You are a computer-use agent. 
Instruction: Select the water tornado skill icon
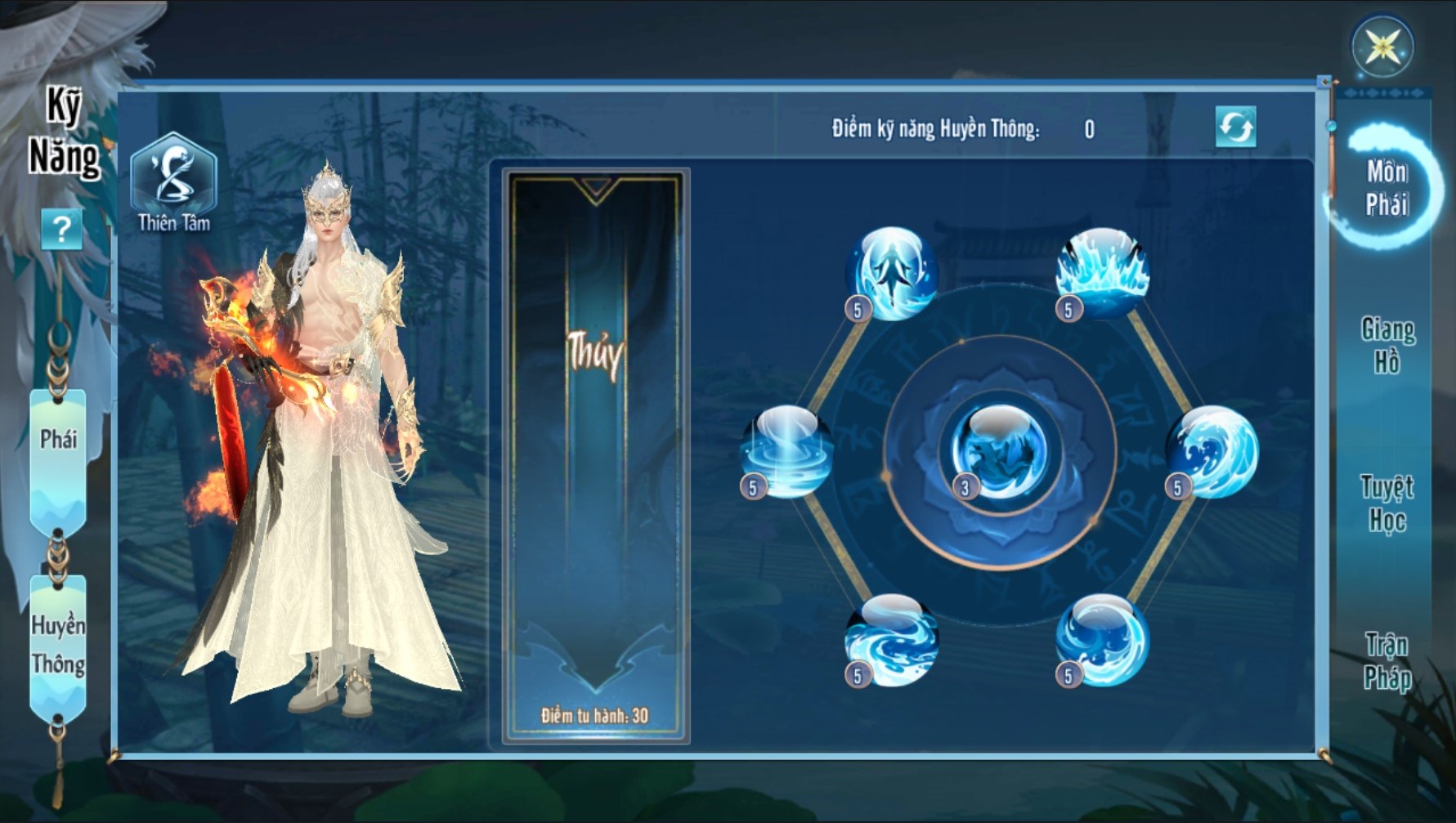[x=786, y=452]
